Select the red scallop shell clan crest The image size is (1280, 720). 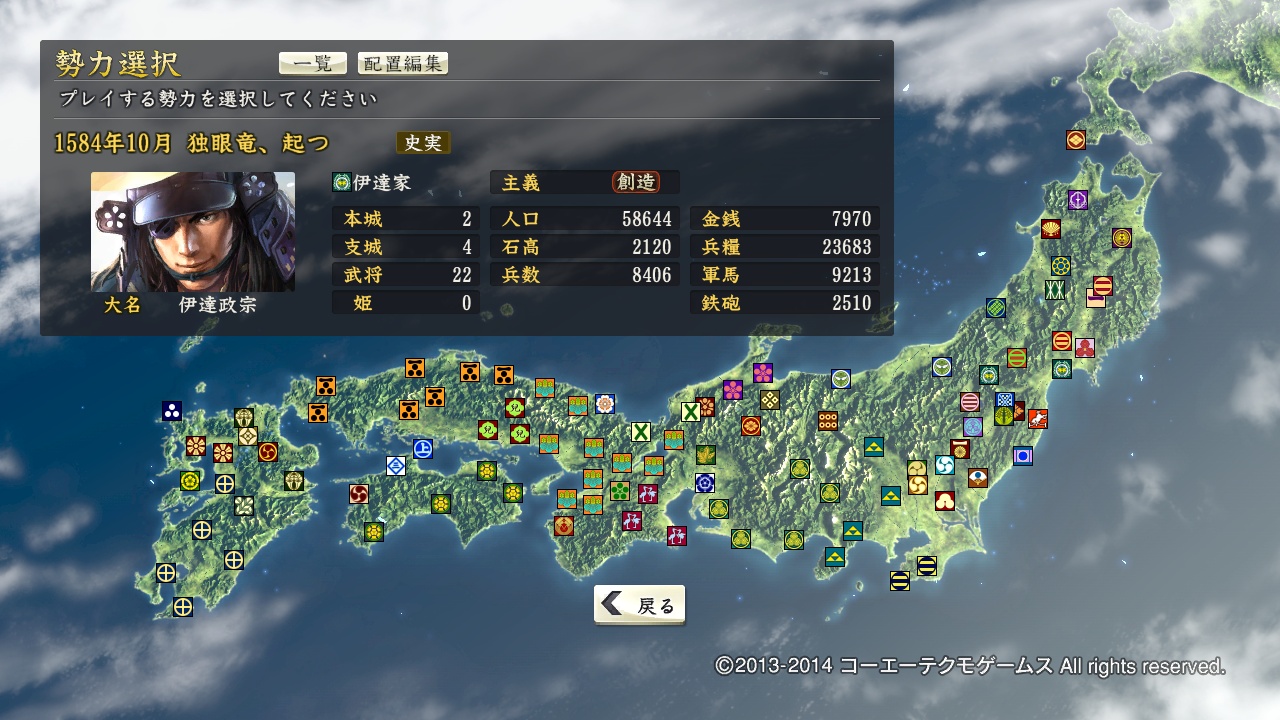point(1051,229)
